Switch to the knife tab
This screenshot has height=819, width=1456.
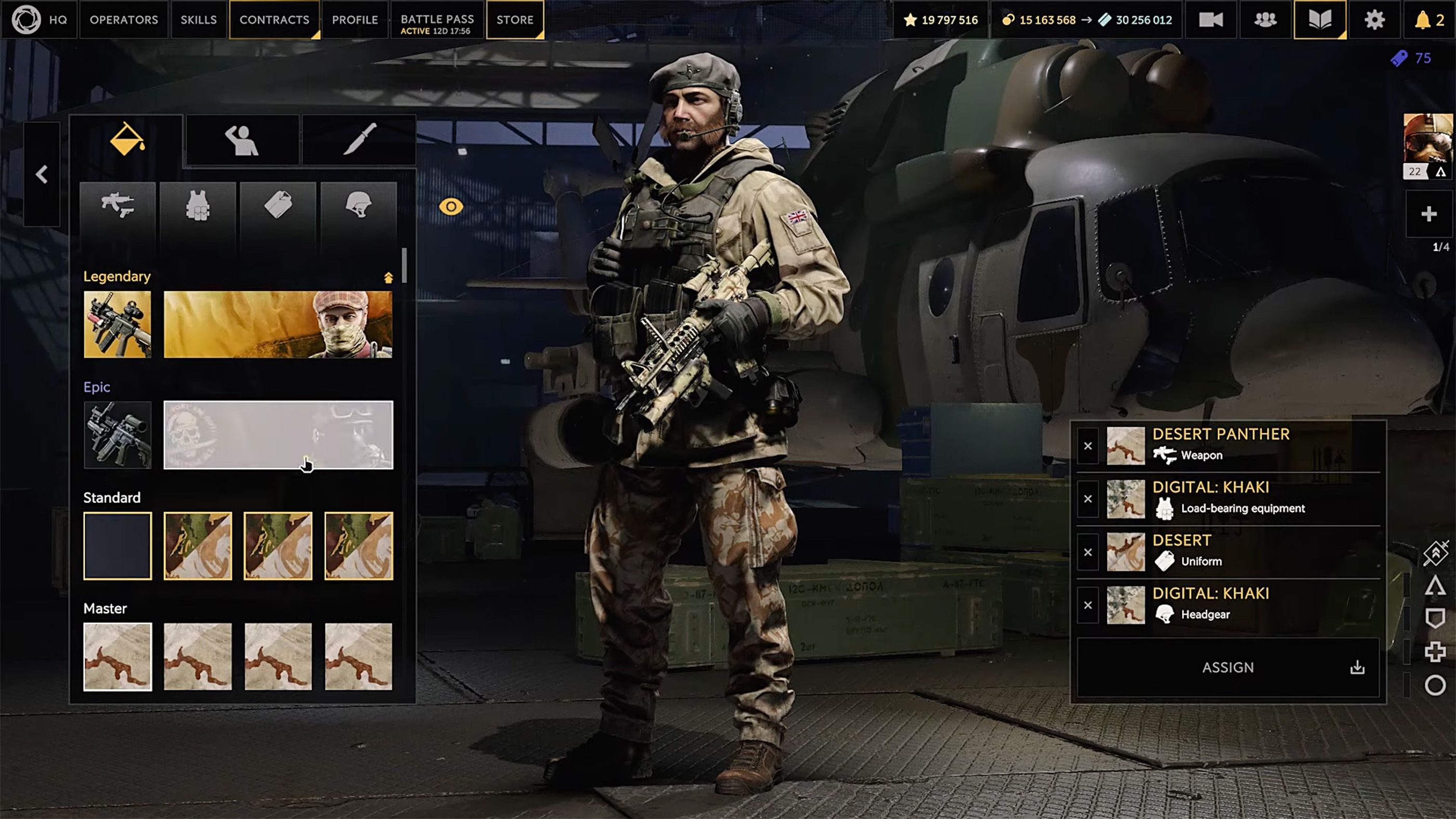coord(359,139)
